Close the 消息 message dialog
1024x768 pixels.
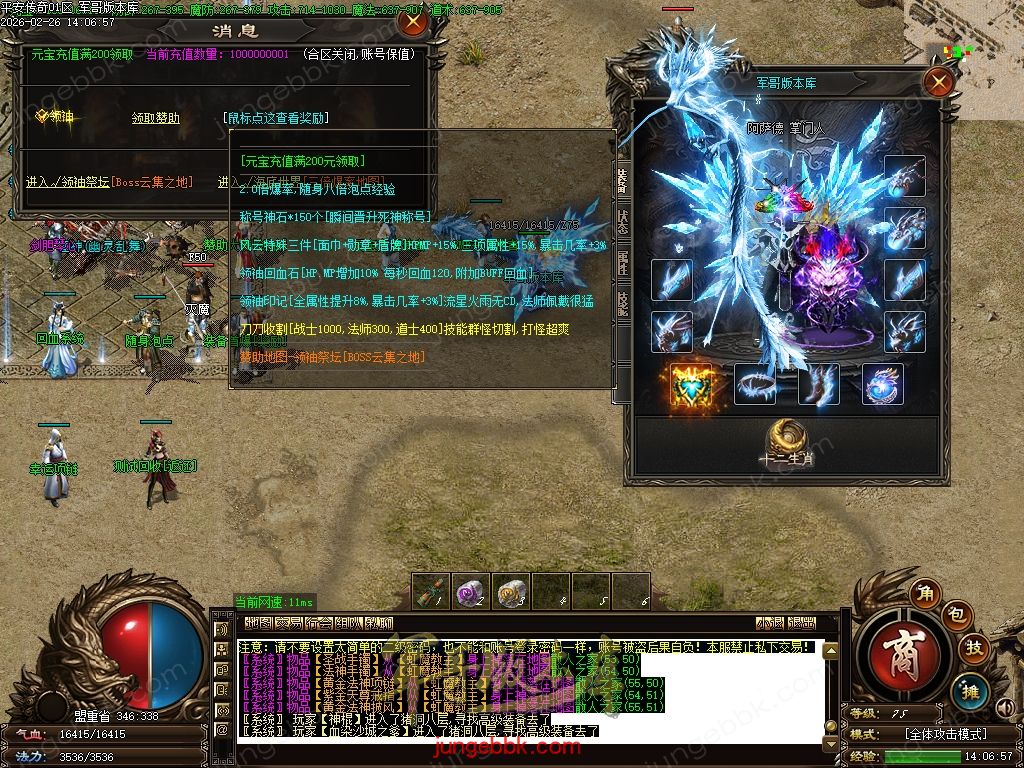(411, 21)
